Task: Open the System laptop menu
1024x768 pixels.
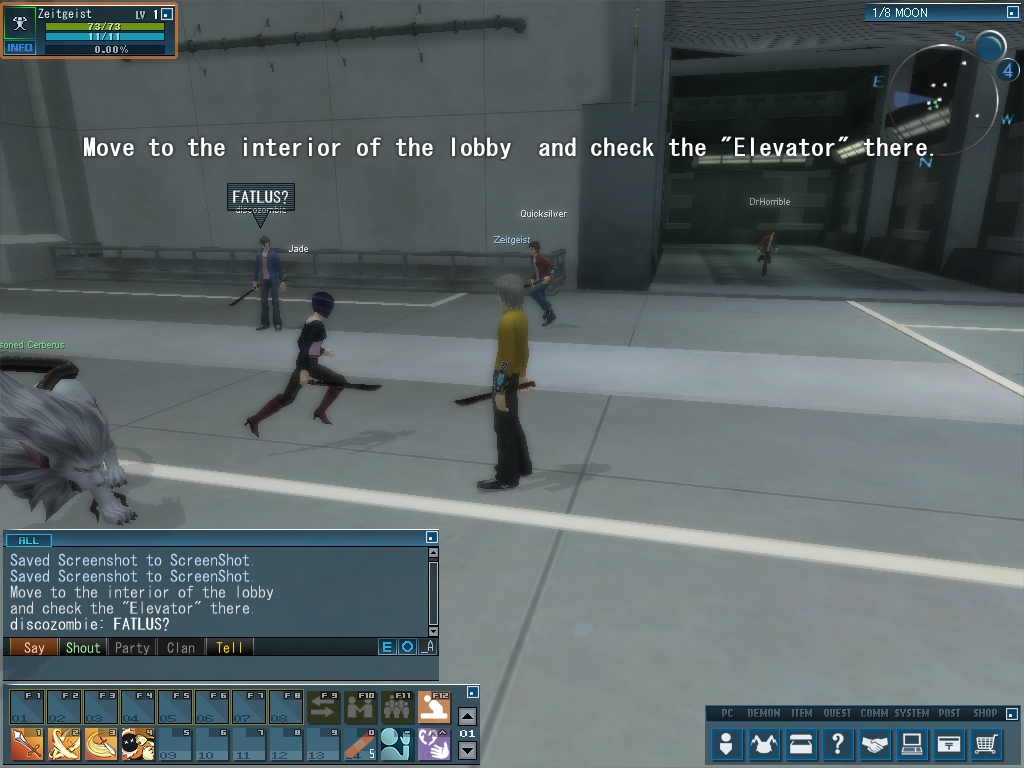Action: pos(912,744)
